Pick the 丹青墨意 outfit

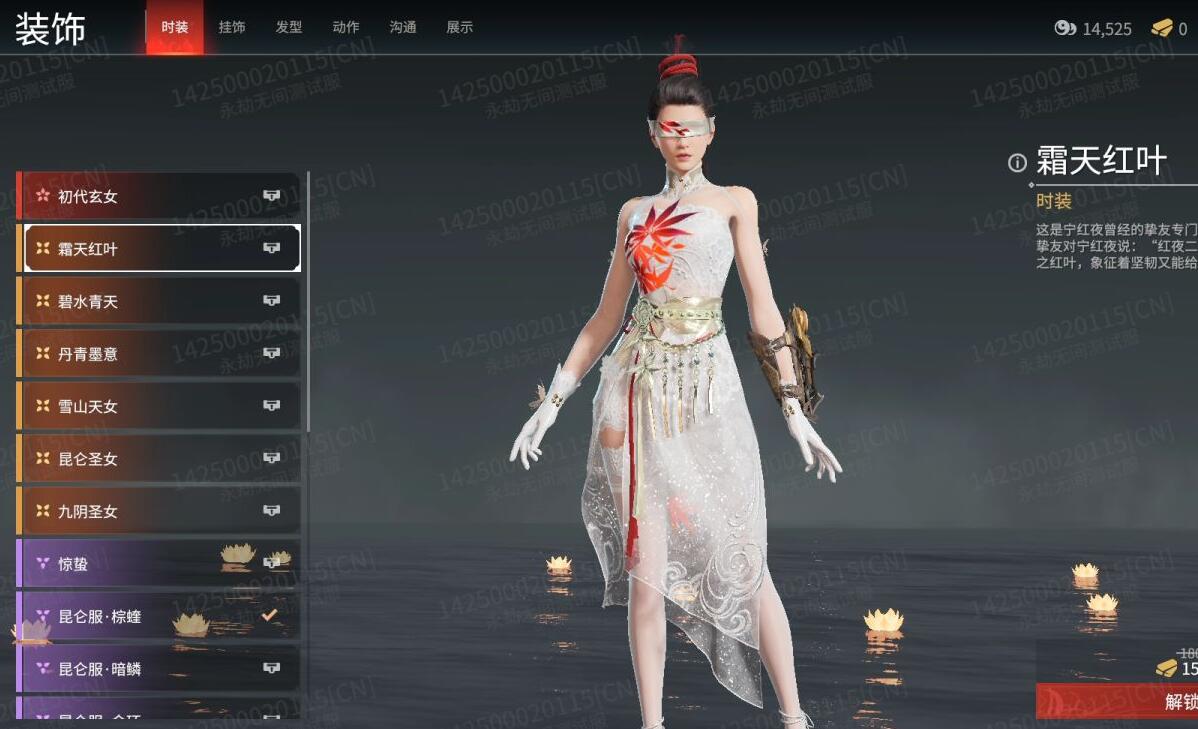pyautogui.click(x=160, y=353)
